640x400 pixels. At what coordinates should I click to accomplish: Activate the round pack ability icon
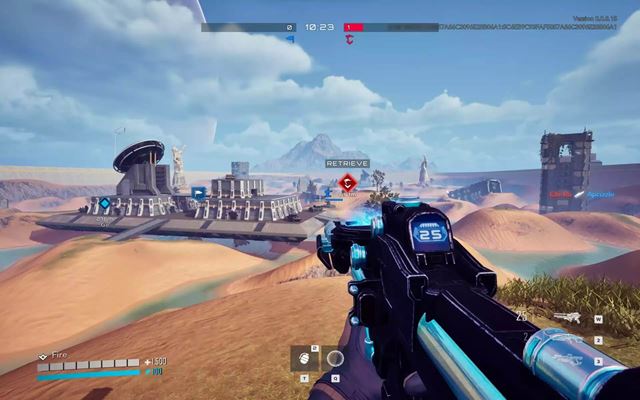(x=335, y=359)
